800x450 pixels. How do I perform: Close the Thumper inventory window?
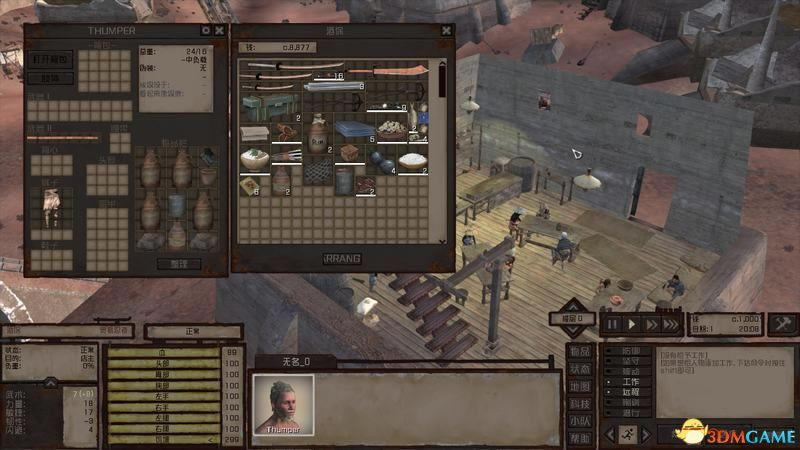point(220,31)
